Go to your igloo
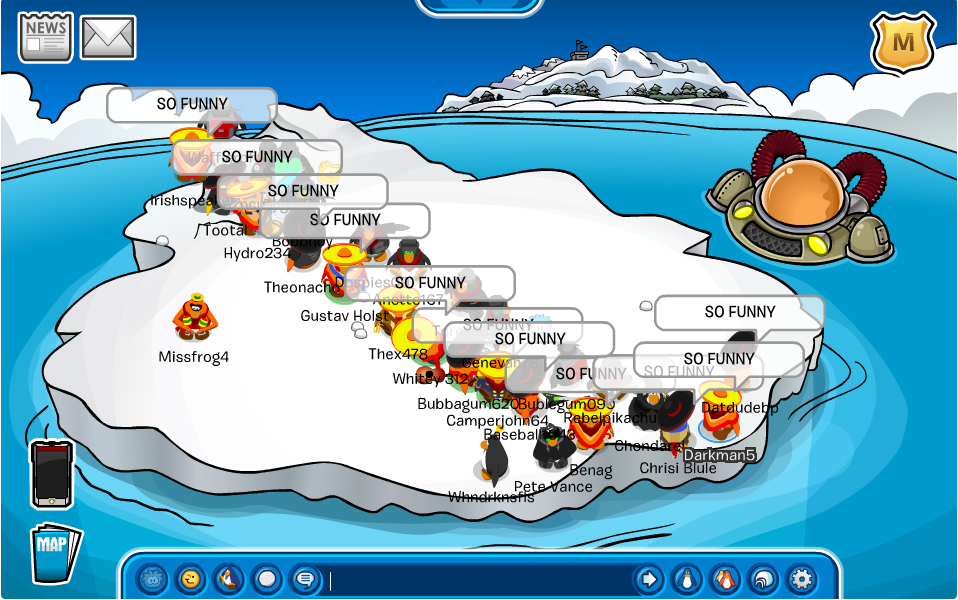 tap(762, 578)
